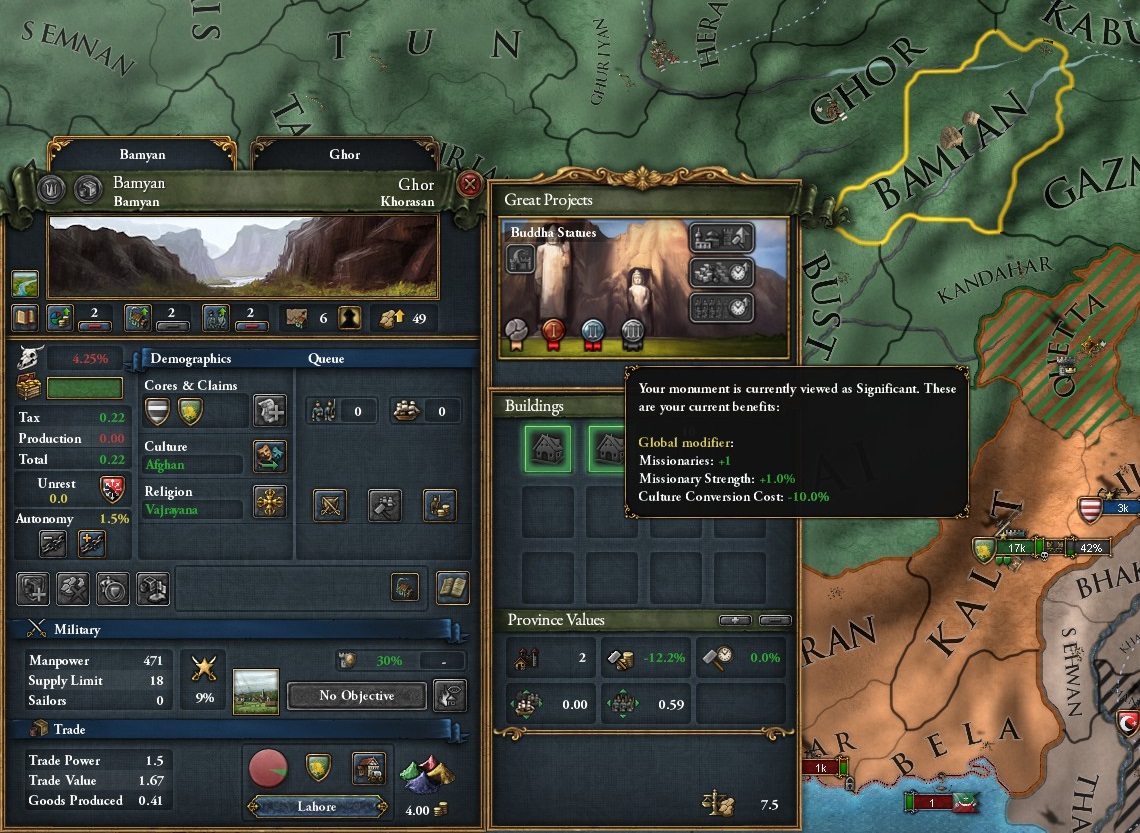
Task: Increase manpower development
Action: click(x=217, y=318)
